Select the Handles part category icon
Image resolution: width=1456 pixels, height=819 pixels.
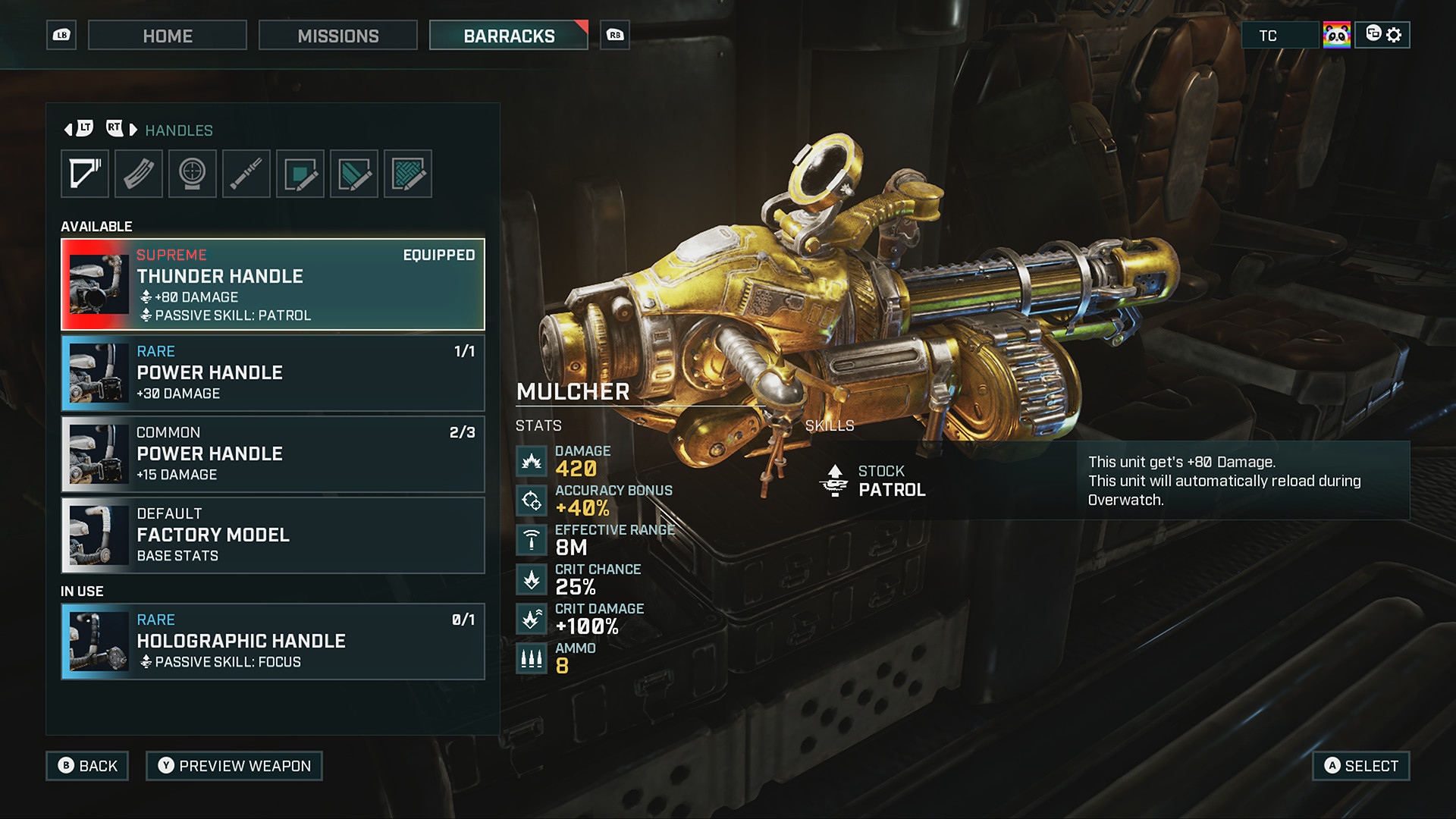click(84, 173)
